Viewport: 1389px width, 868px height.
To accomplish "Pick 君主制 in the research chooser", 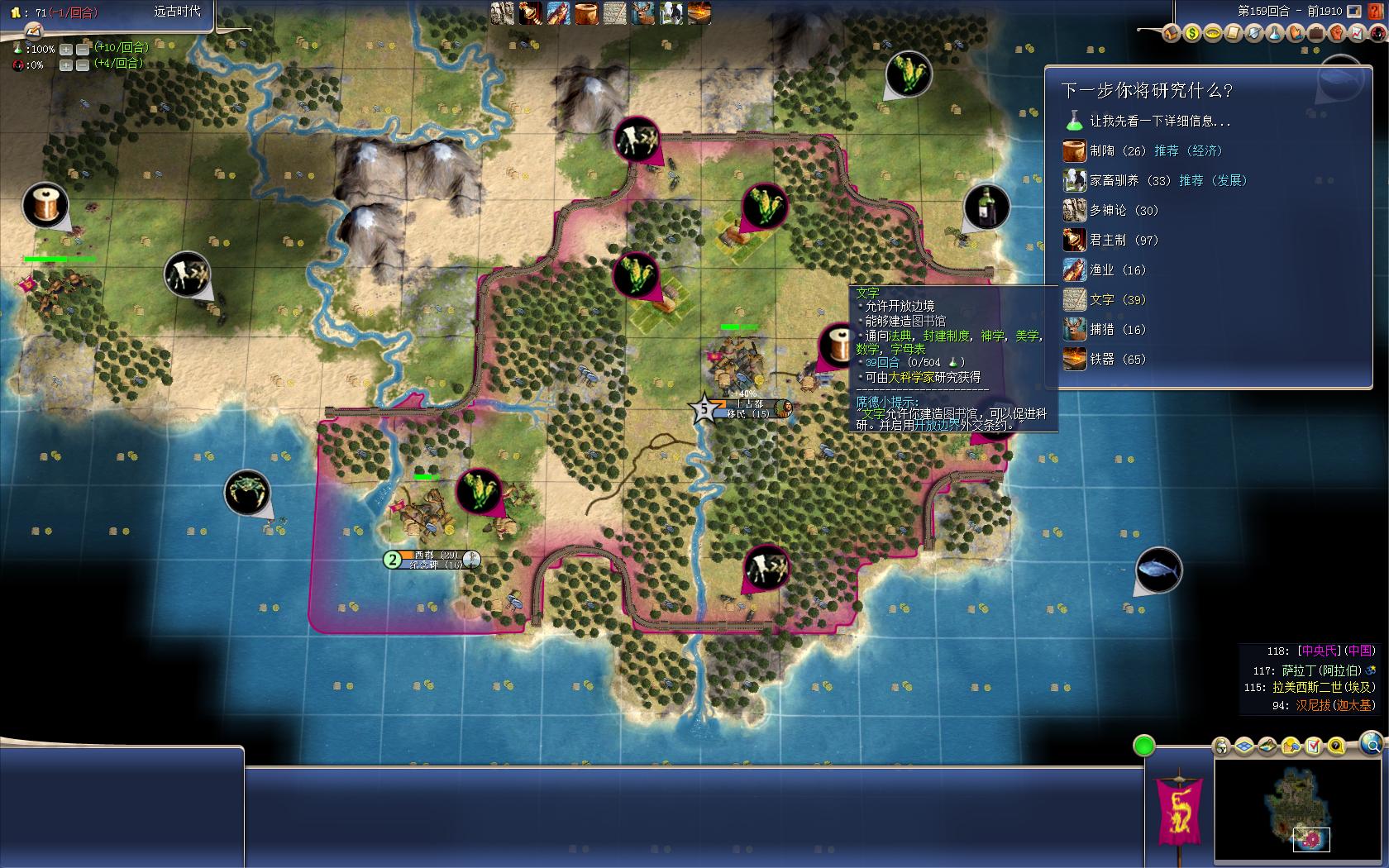I will [1107, 241].
